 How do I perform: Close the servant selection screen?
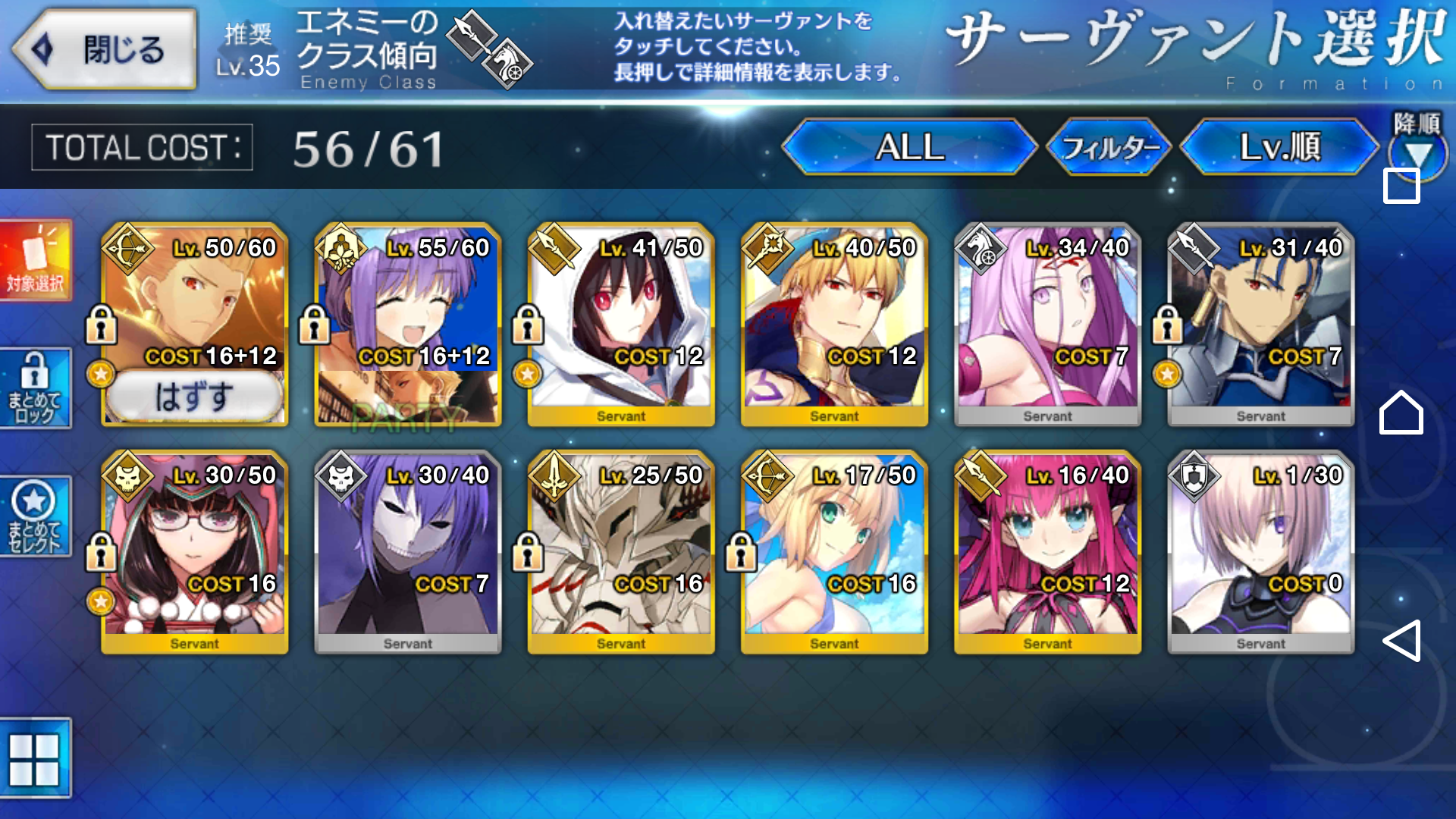point(105,50)
